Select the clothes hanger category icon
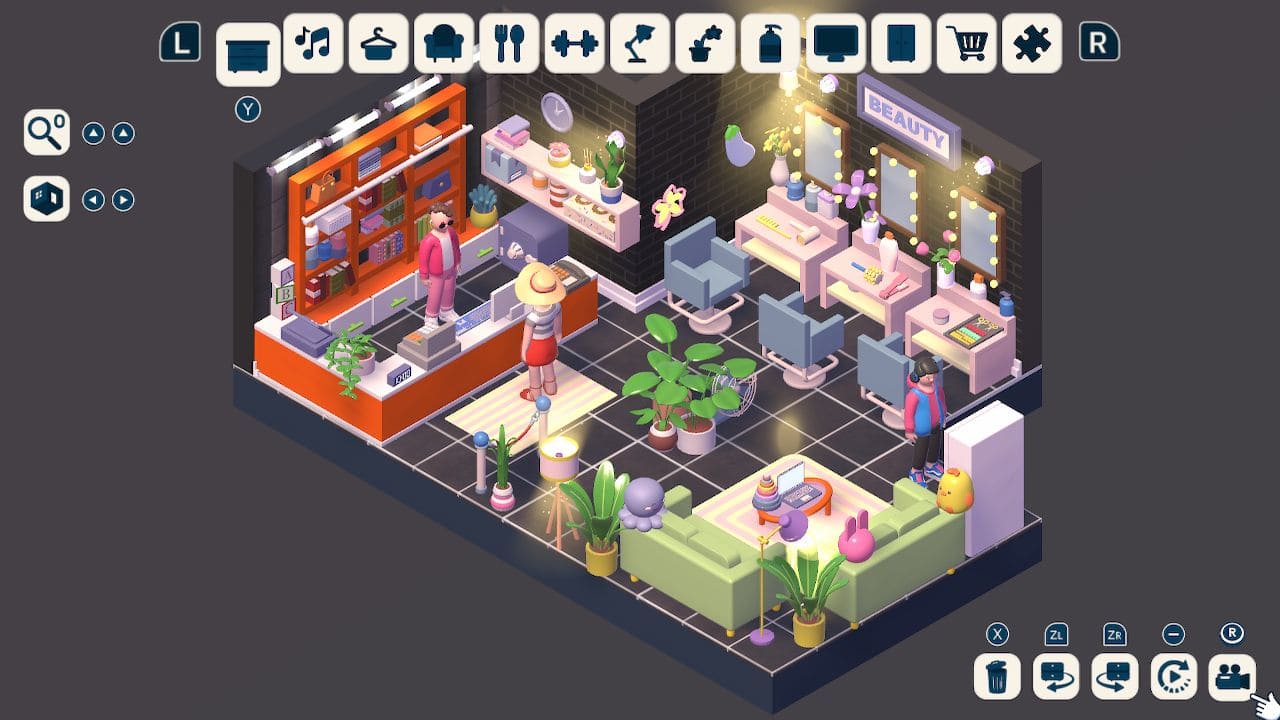Image resolution: width=1280 pixels, height=720 pixels. click(x=377, y=43)
